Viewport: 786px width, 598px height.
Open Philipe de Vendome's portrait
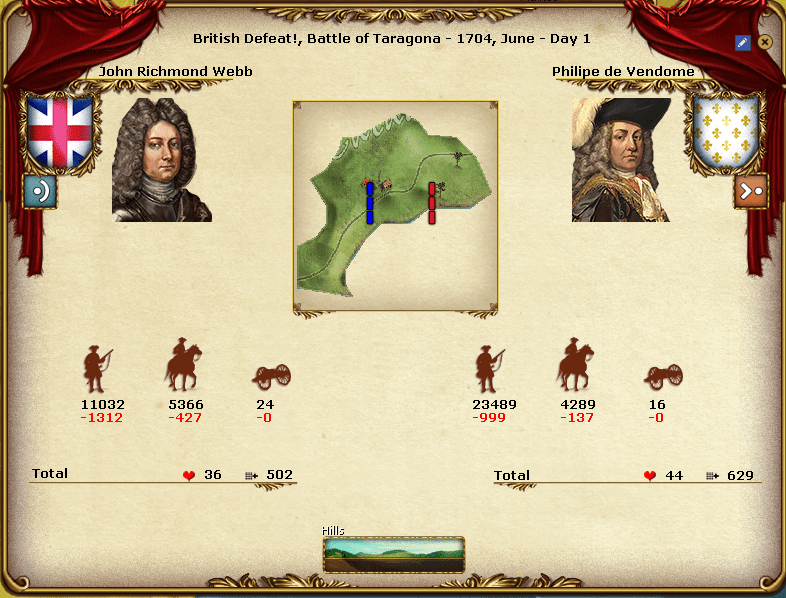621,160
